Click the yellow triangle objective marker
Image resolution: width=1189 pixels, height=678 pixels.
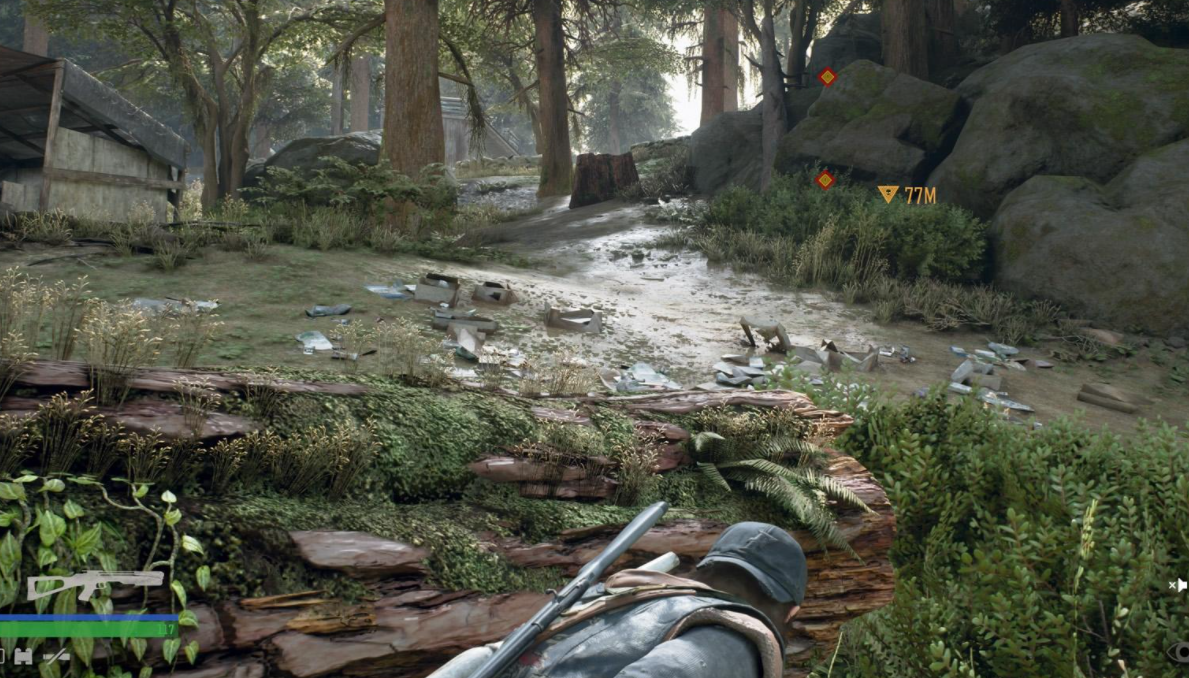(x=887, y=194)
